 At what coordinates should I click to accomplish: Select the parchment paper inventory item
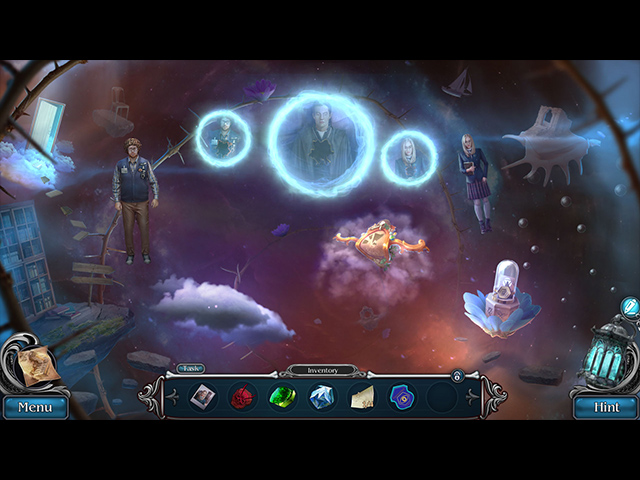[361, 397]
